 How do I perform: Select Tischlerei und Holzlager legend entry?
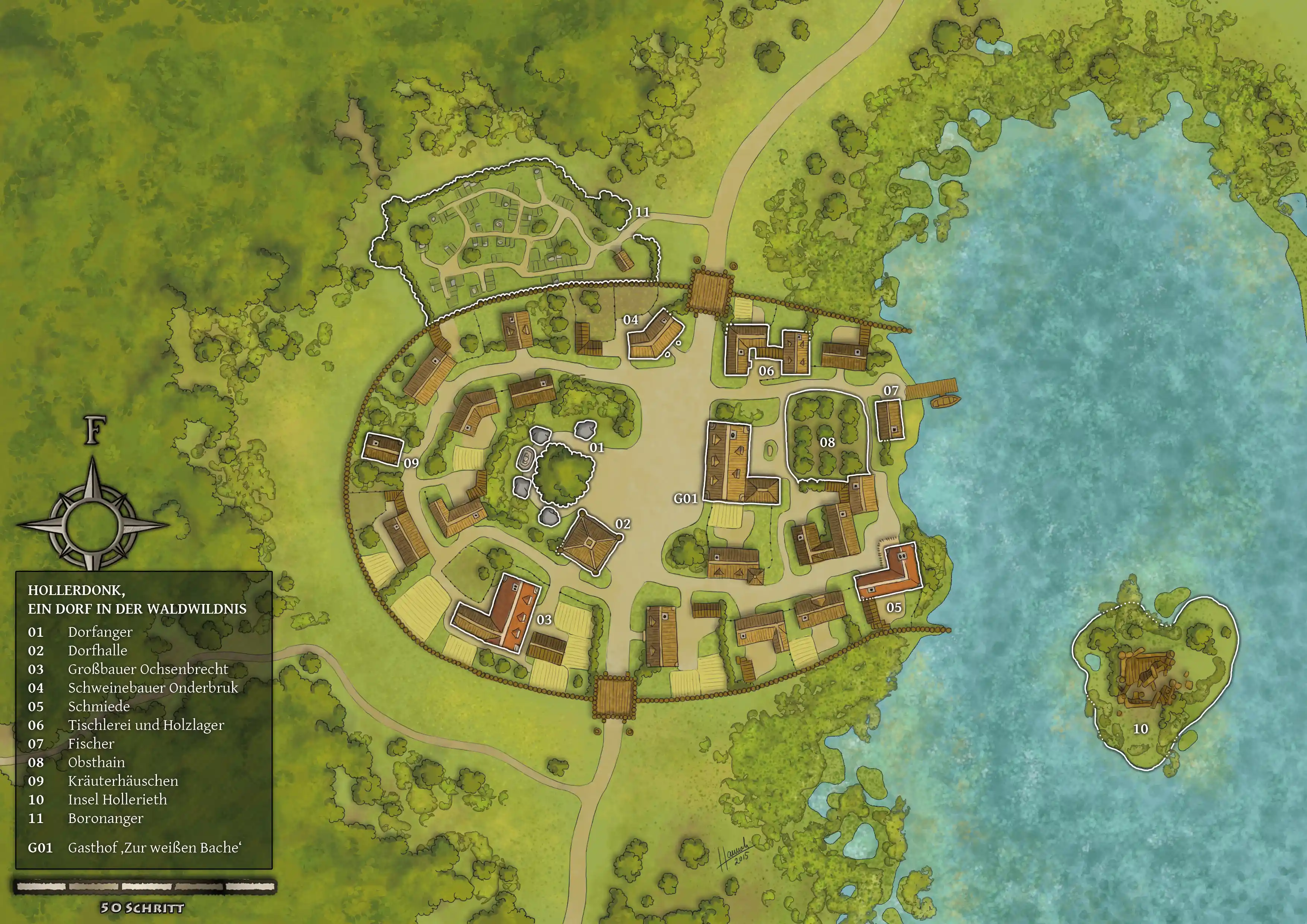point(146,725)
